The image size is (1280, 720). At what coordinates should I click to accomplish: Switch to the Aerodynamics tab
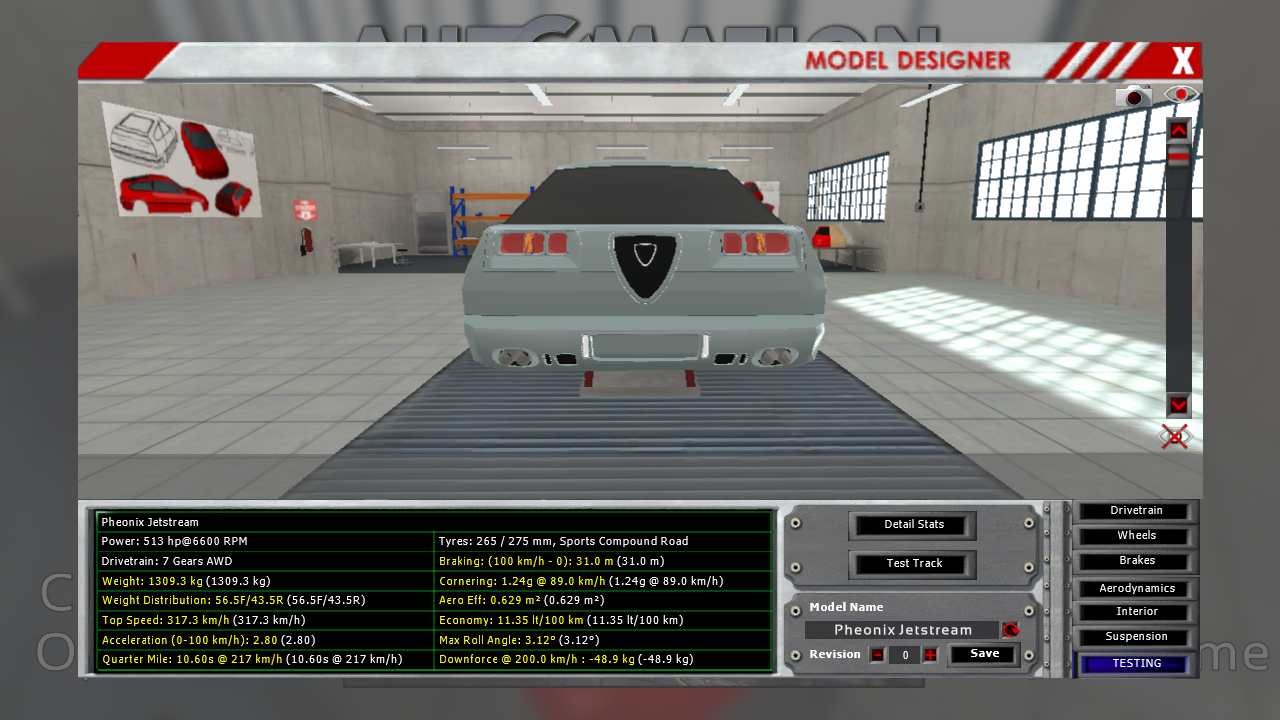click(x=1136, y=589)
